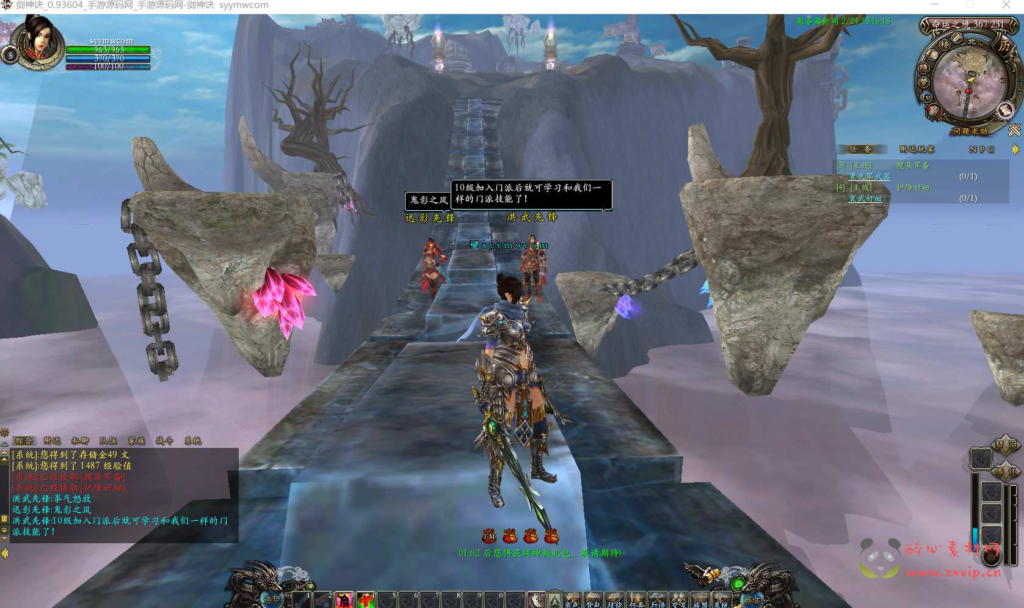Open the player character portrait
Viewport: 1024px width, 608px height.
pos(39,42)
